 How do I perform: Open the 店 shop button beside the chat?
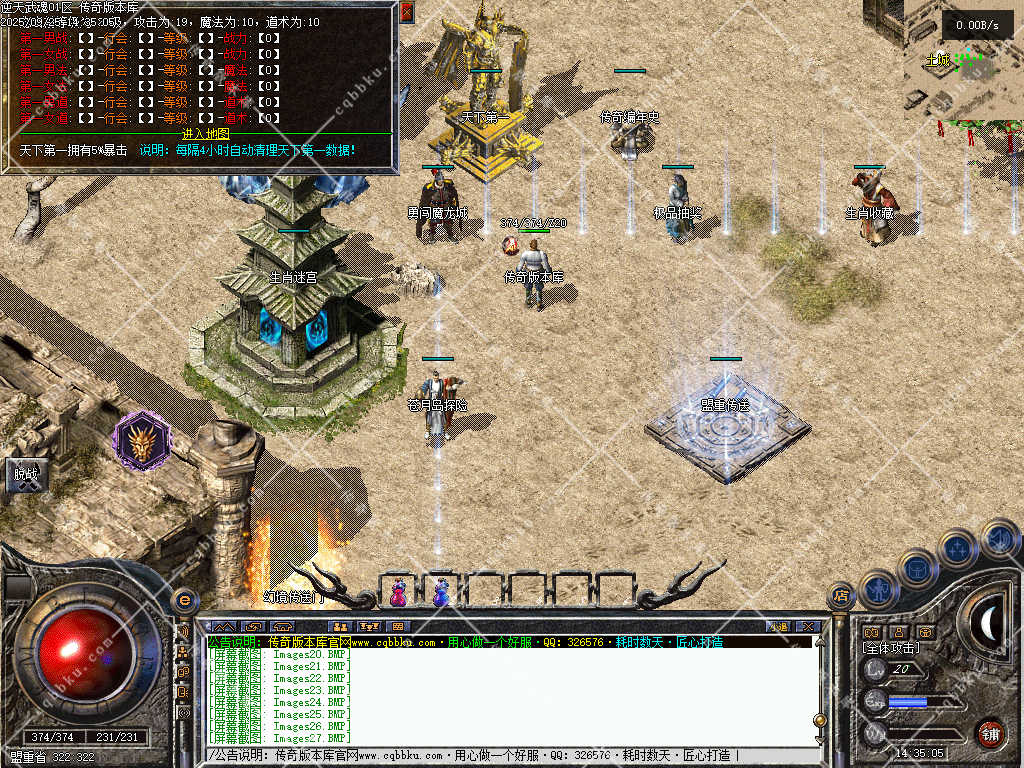pos(841,597)
